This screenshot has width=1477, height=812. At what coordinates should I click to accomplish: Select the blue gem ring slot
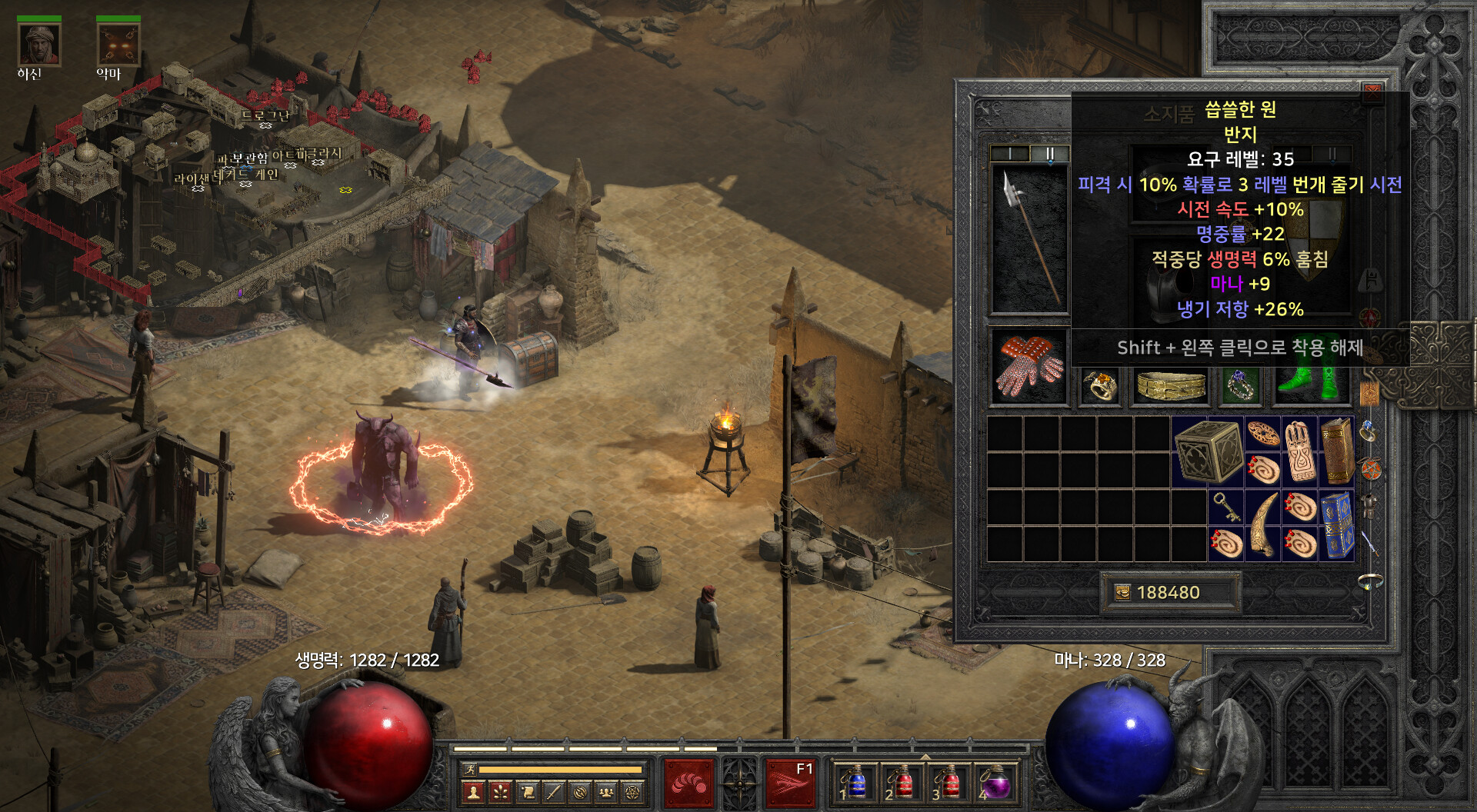[1240, 385]
